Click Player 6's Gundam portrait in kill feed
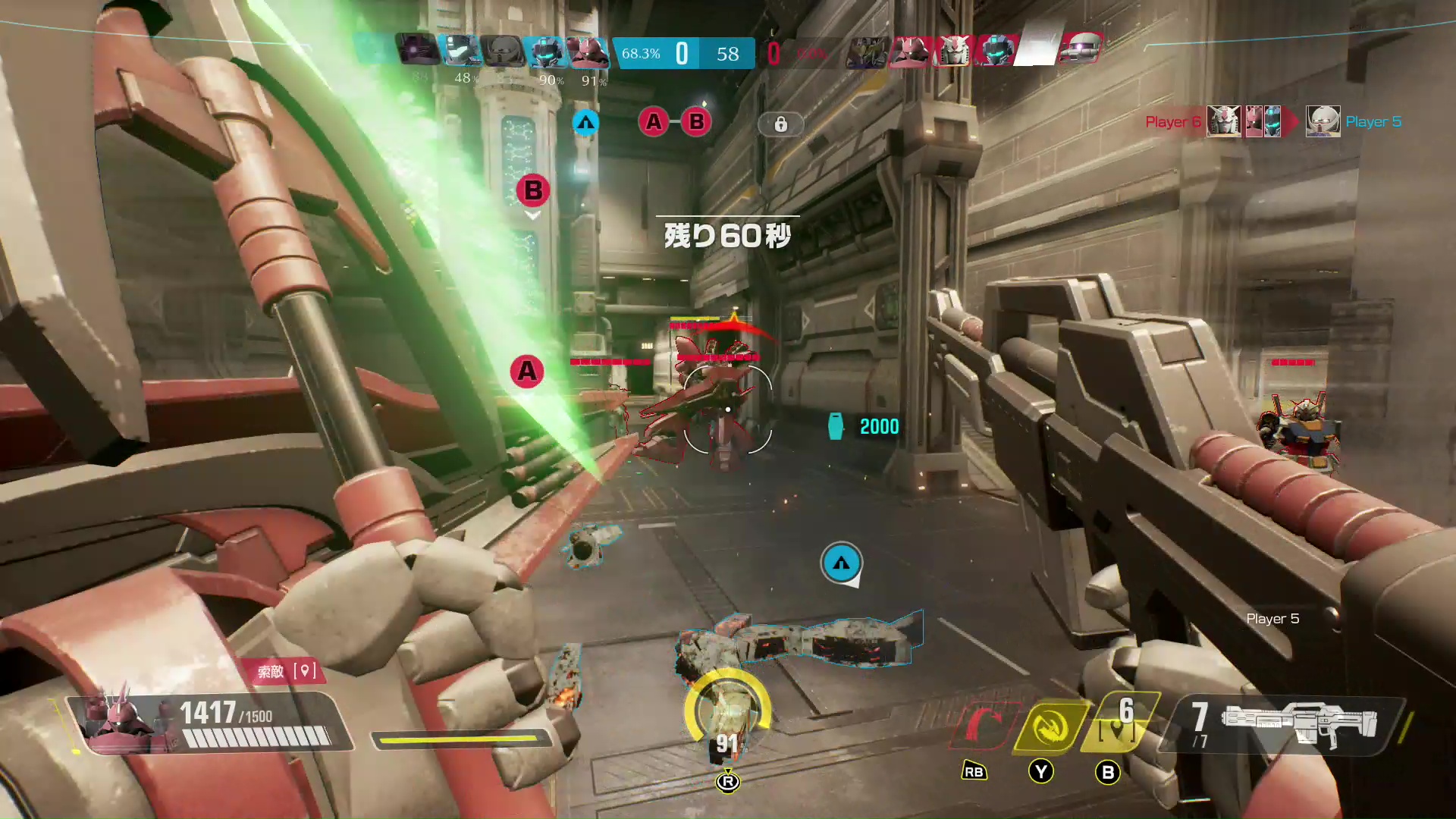The width and height of the screenshot is (1456, 819). click(x=1222, y=121)
